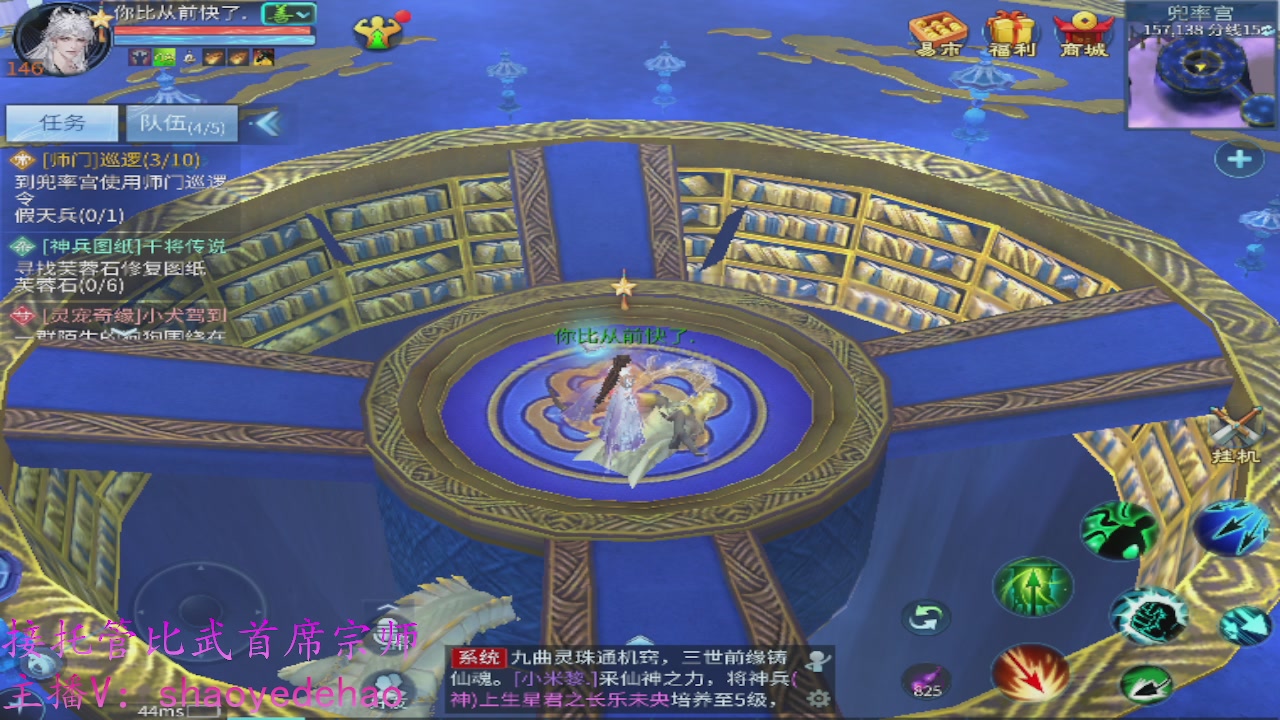Toggle 挂机 auto-battle mode

(x=1235, y=428)
